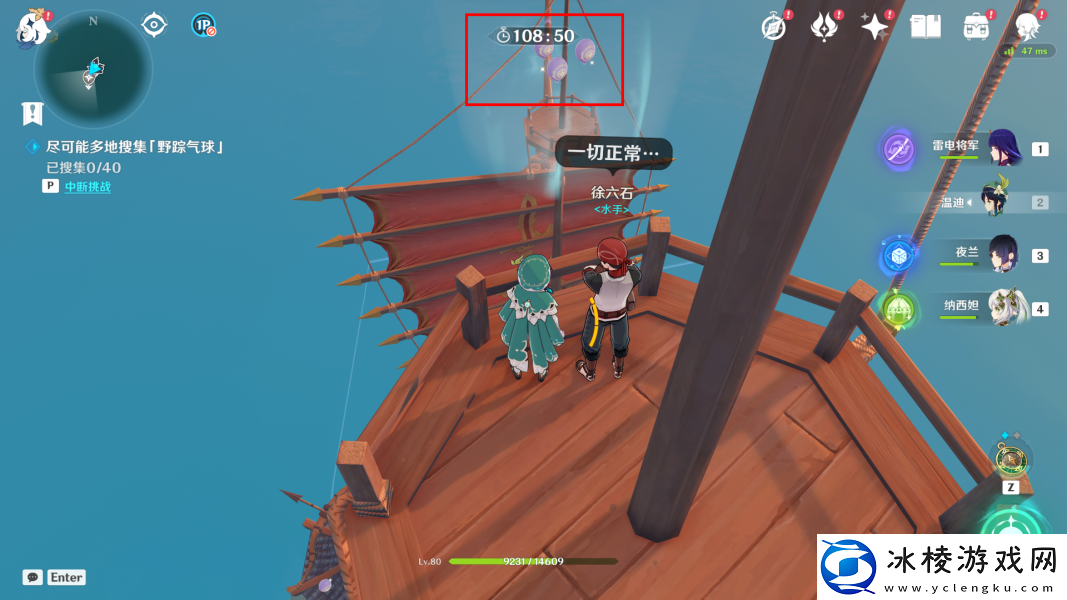Toggle the eye-shaped elemental sight icon
Screen dimensions: 1067x600
pos(154,24)
